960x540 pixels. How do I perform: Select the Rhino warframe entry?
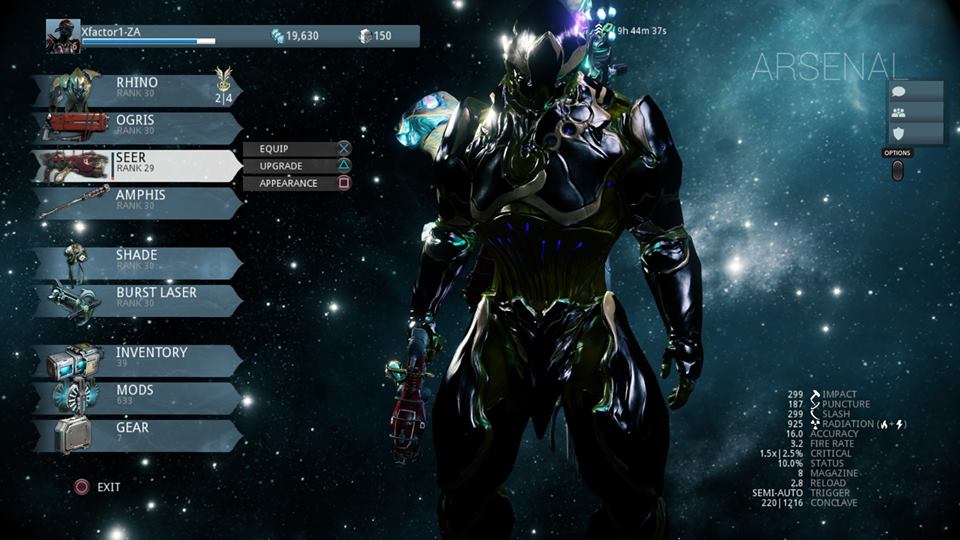pos(138,89)
